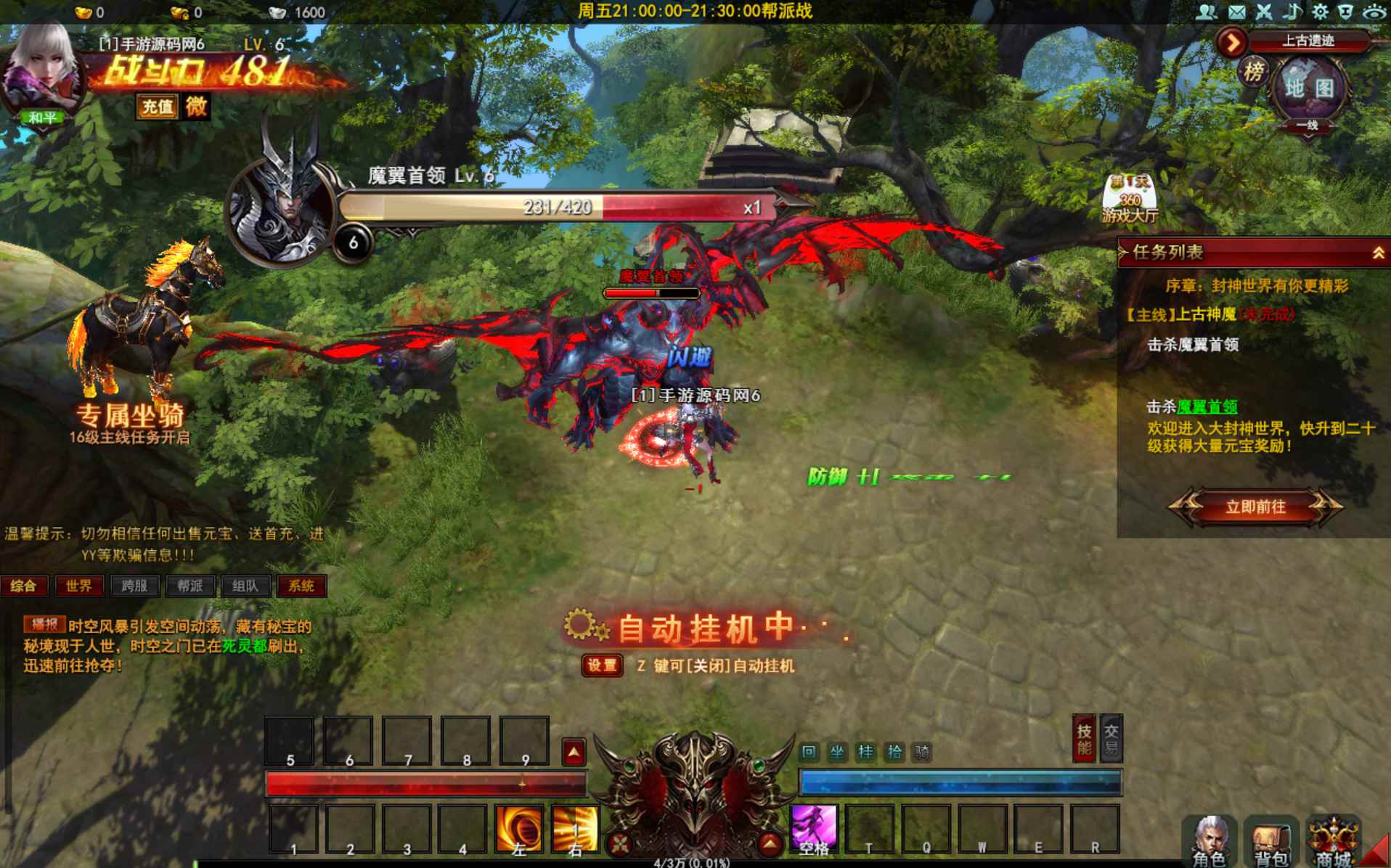Open the 背包 backpack

(1271, 842)
